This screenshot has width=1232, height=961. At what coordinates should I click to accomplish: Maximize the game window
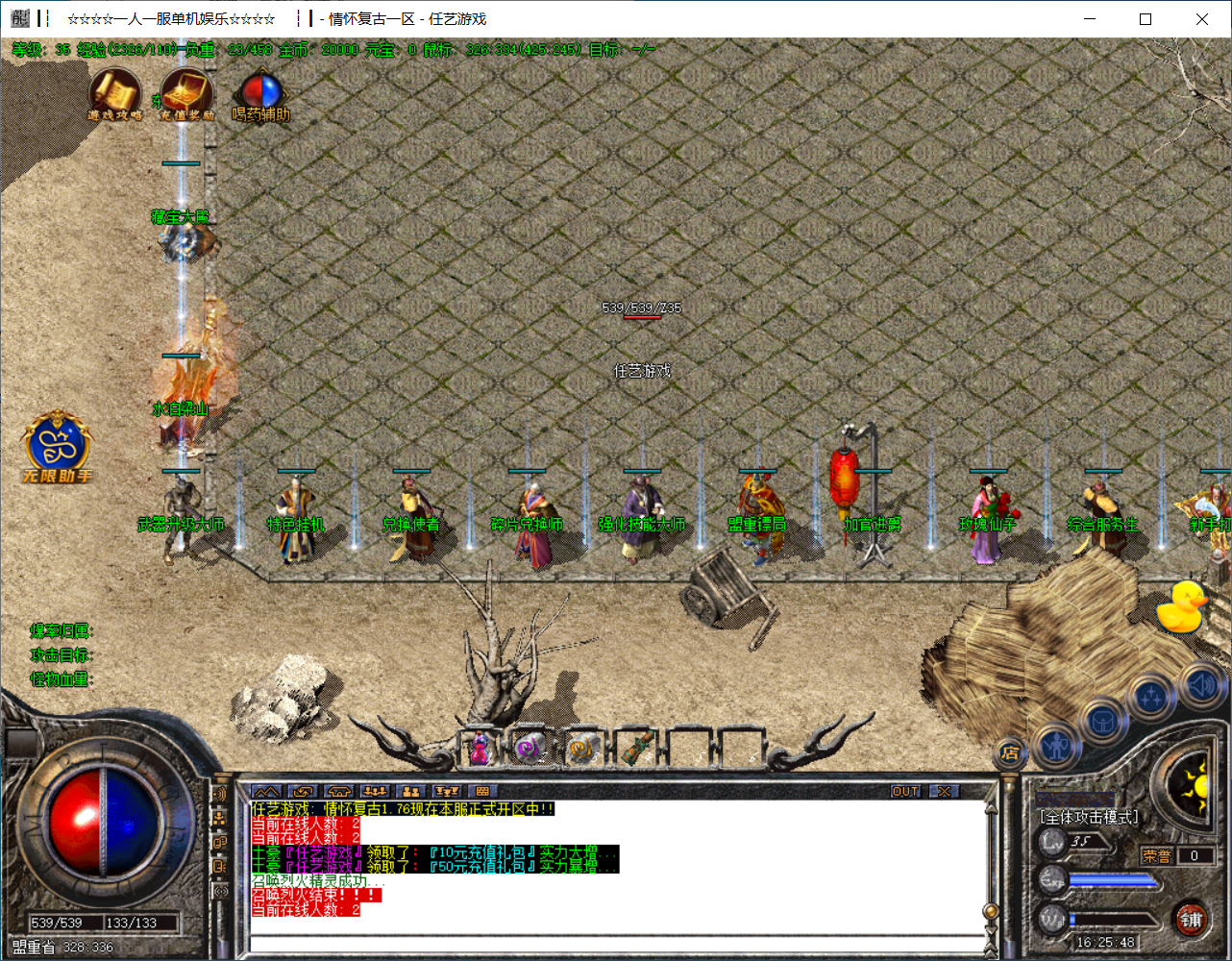(1146, 19)
